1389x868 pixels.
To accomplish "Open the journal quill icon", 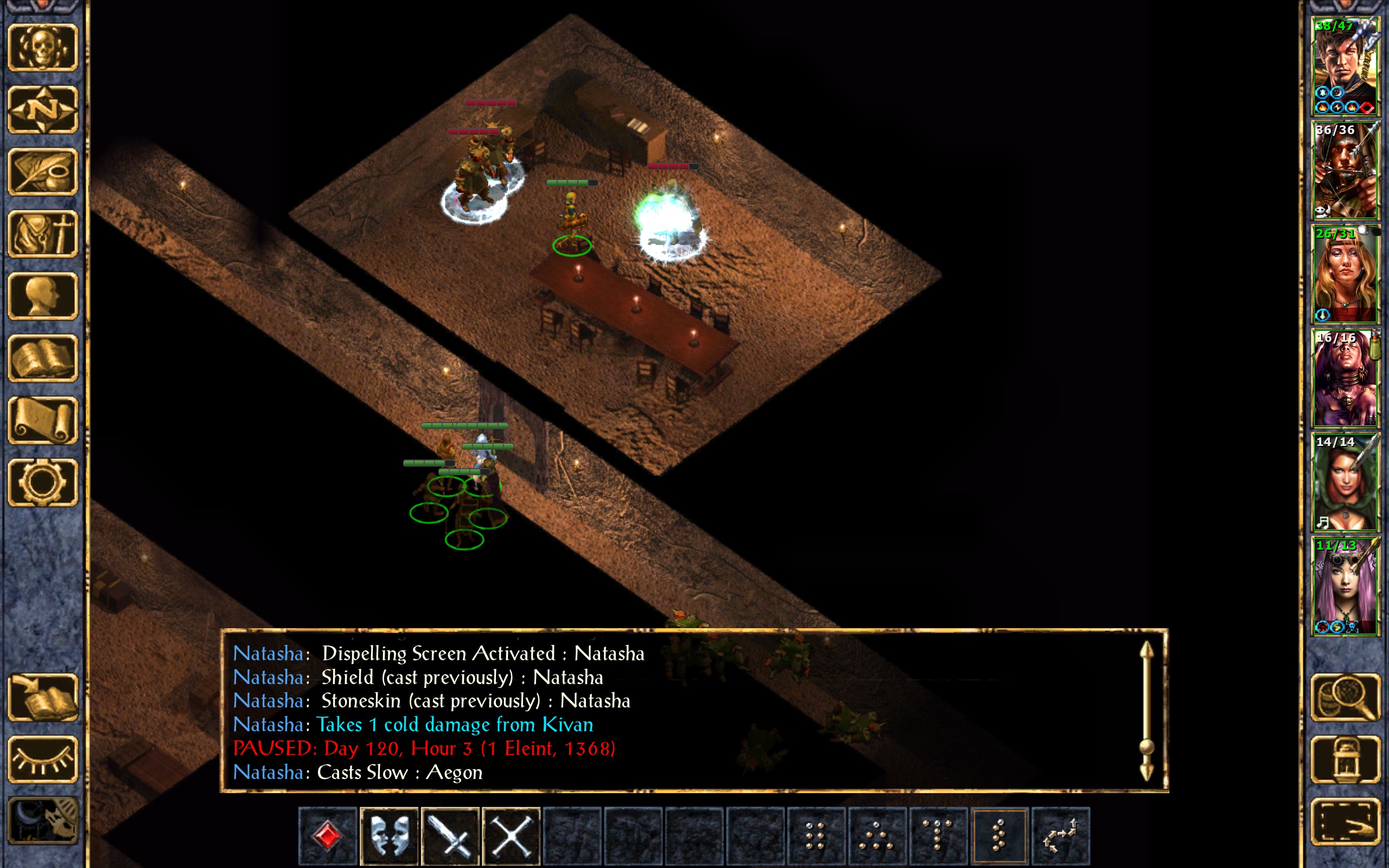I will pyautogui.click(x=42, y=171).
